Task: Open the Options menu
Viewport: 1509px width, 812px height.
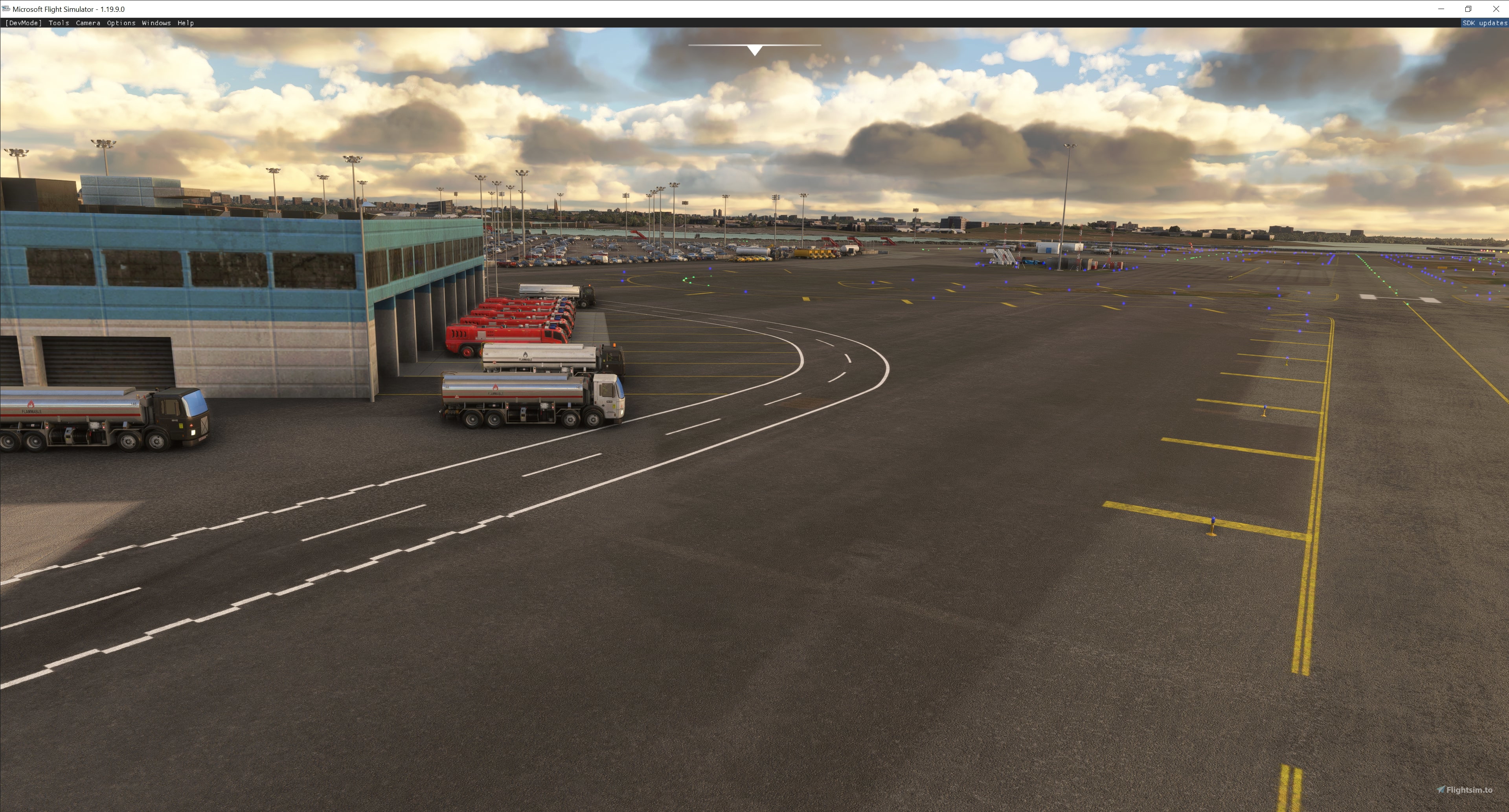Action: pos(121,23)
